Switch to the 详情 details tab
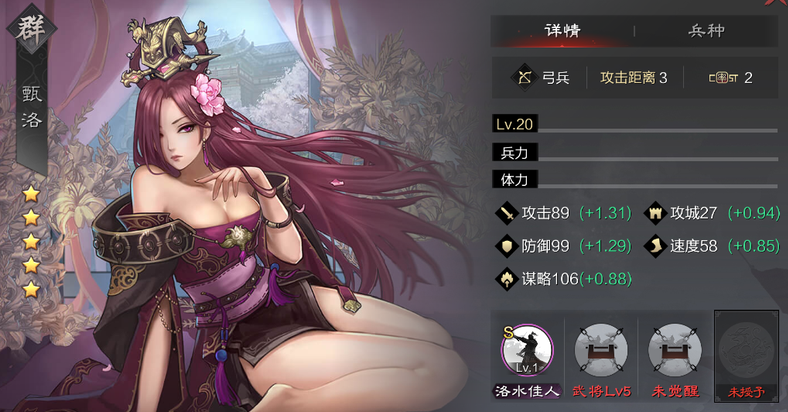 pos(563,30)
